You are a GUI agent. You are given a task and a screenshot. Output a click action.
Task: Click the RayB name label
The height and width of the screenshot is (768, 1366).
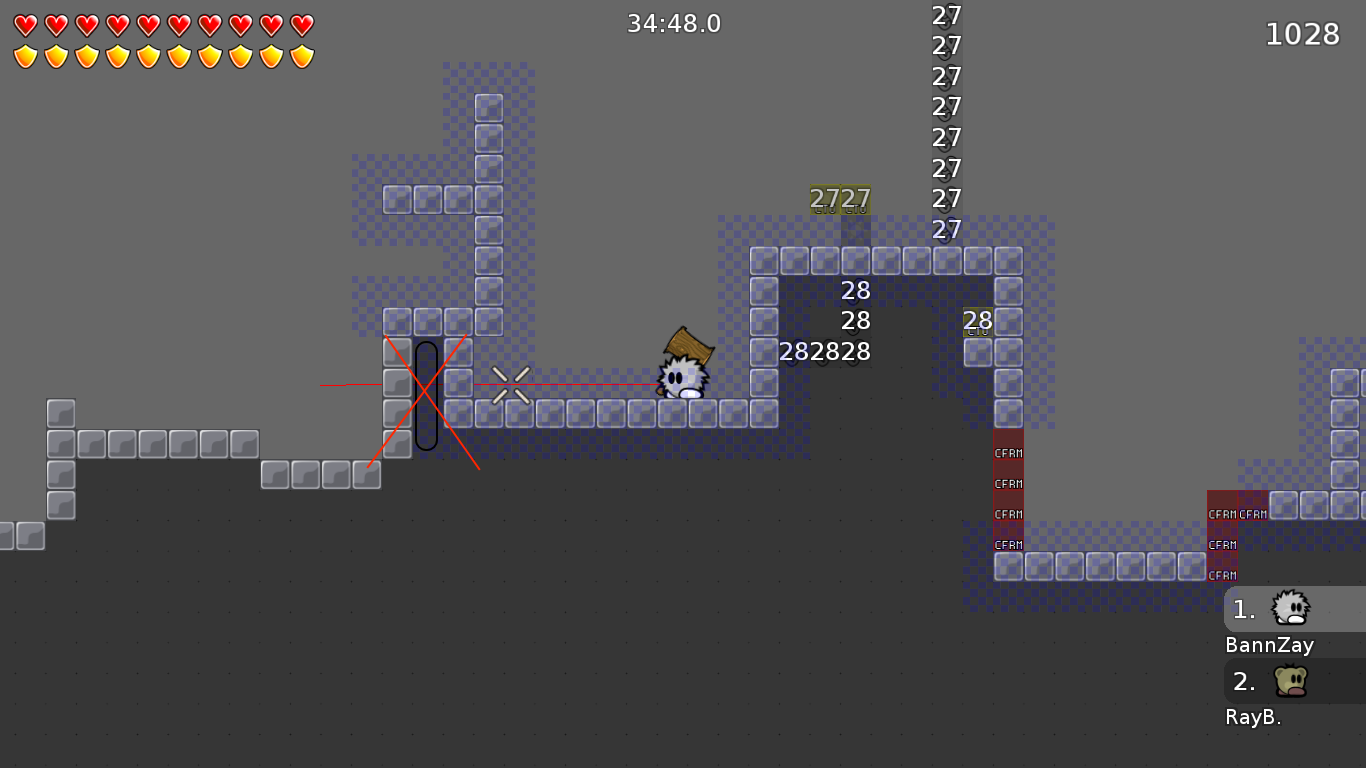pyautogui.click(x=1253, y=716)
